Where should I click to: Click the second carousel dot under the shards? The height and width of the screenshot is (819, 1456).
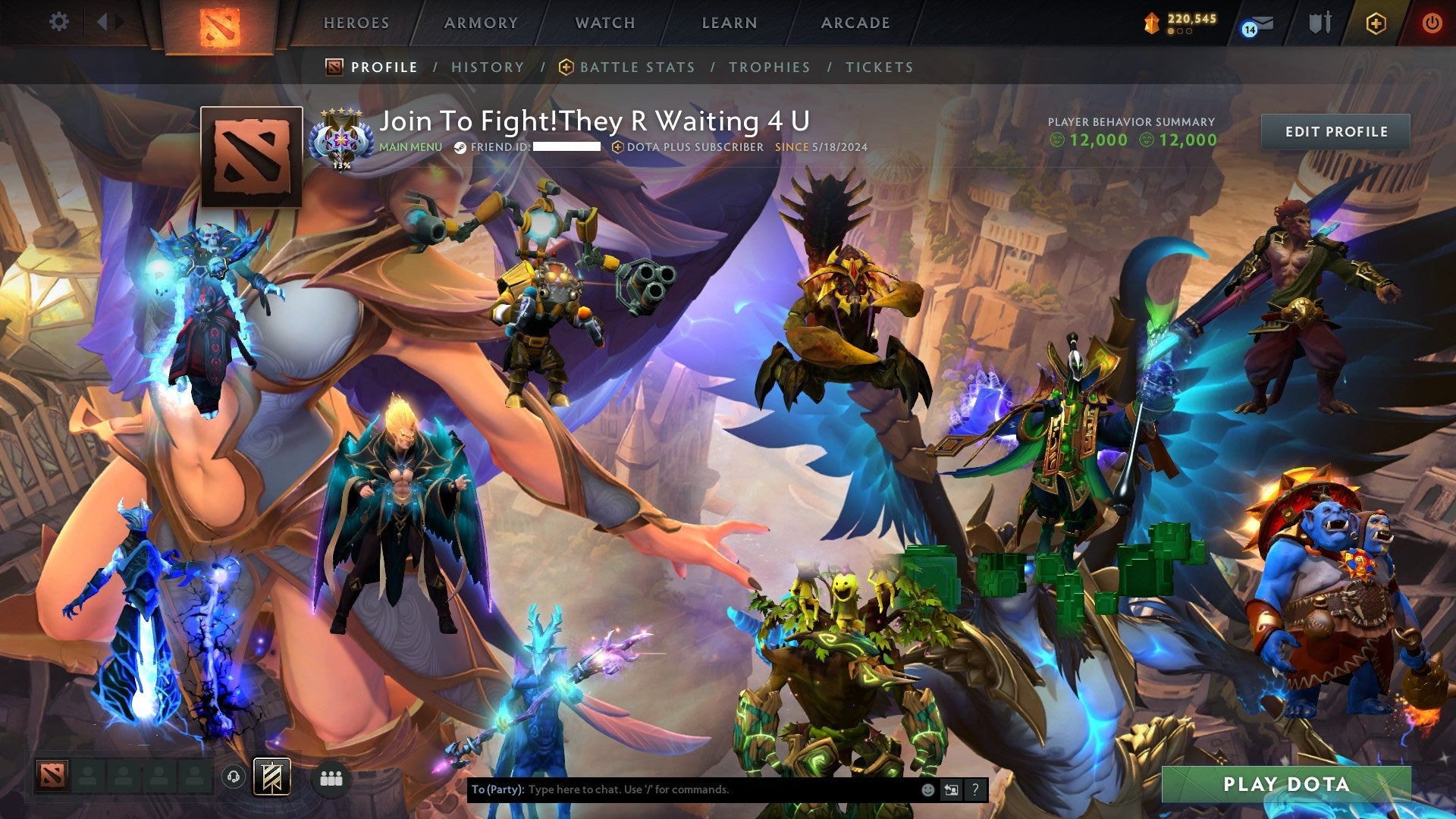click(x=1181, y=31)
